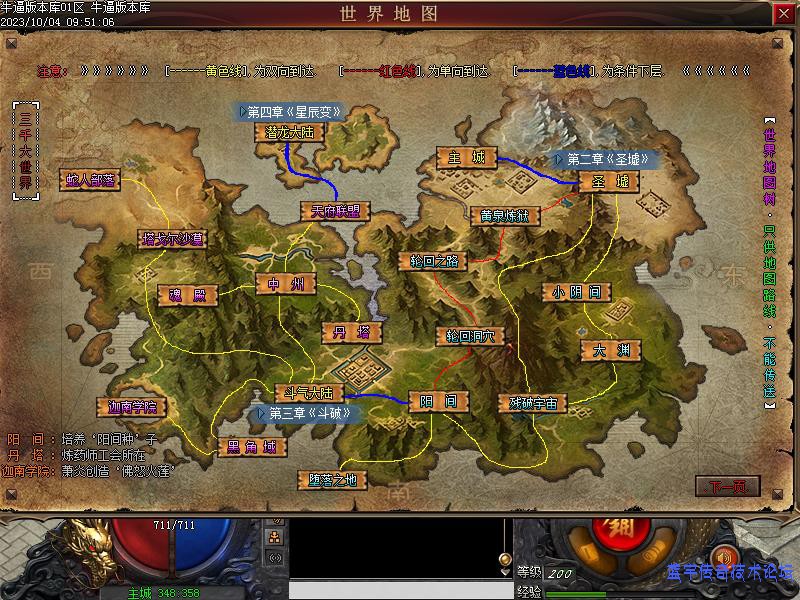This screenshot has width=800, height=600.
Task: Toggle the sound speaker icon
Action: pyautogui.click(x=726, y=556)
